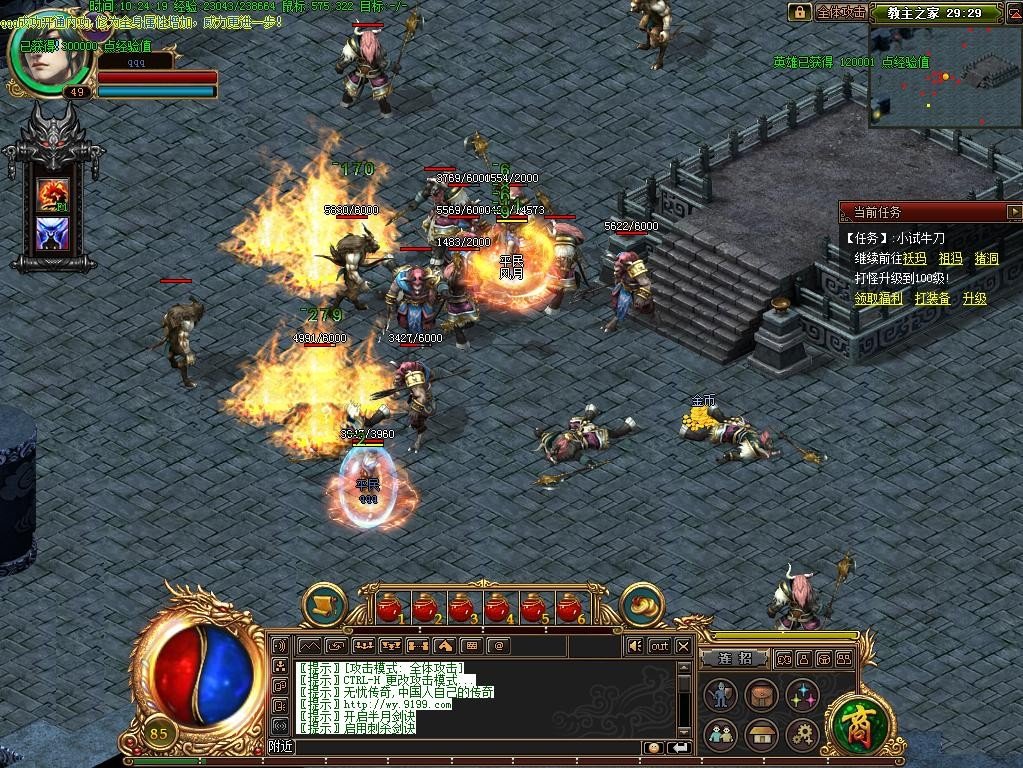Toggle the chat sound speaker button
1023x768 pixels.
click(x=634, y=646)
